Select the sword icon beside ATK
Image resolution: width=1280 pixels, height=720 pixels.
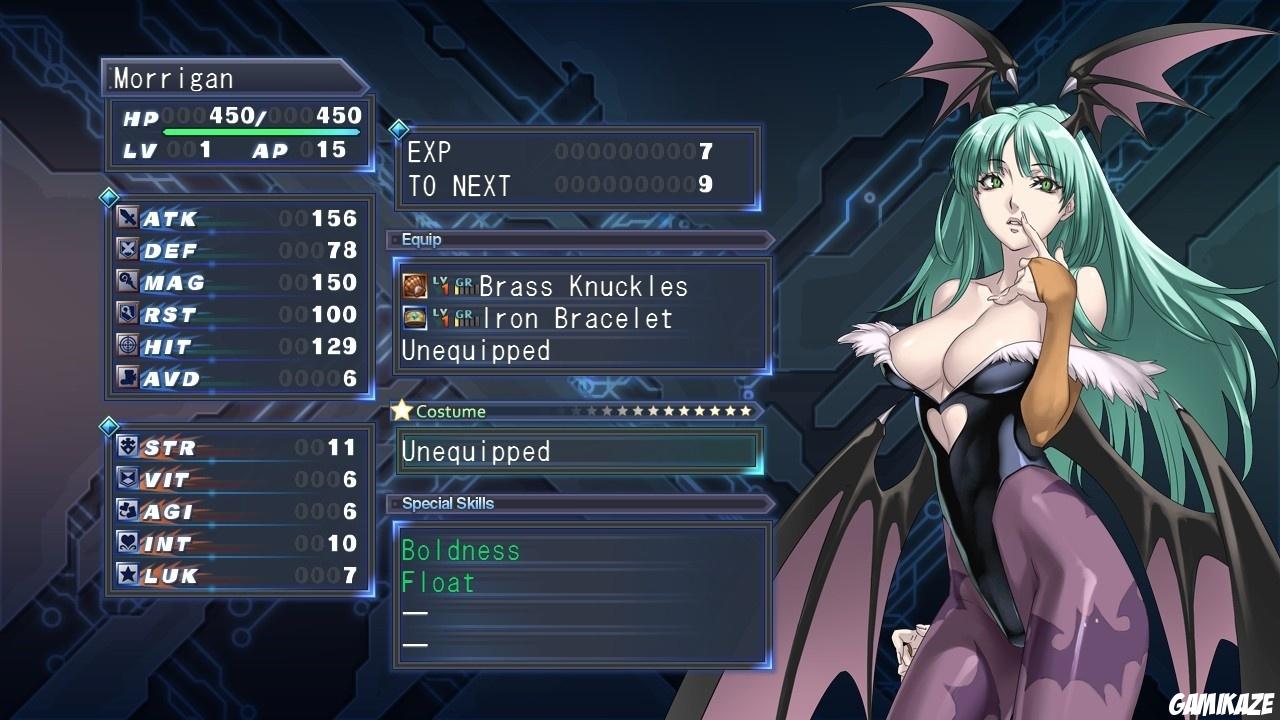point(128,218)
